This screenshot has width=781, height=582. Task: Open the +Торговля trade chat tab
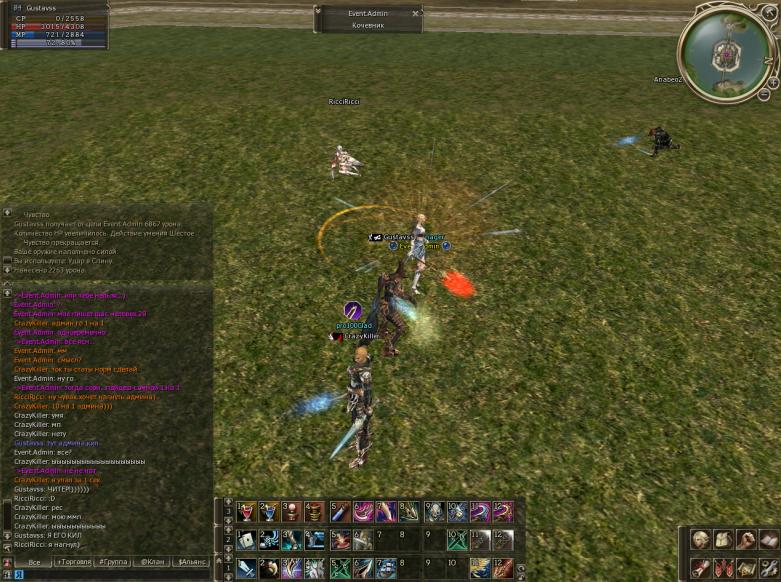(x=73, y=563)
